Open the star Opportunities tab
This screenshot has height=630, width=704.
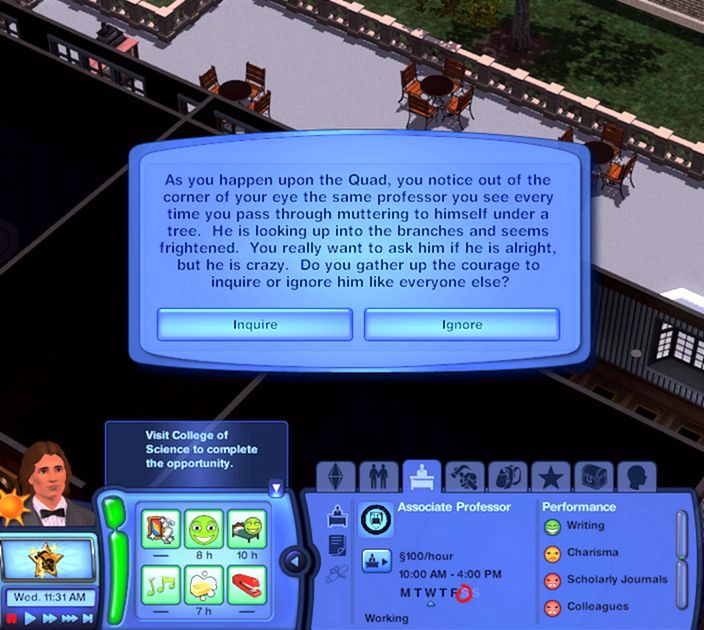[549, 477]
